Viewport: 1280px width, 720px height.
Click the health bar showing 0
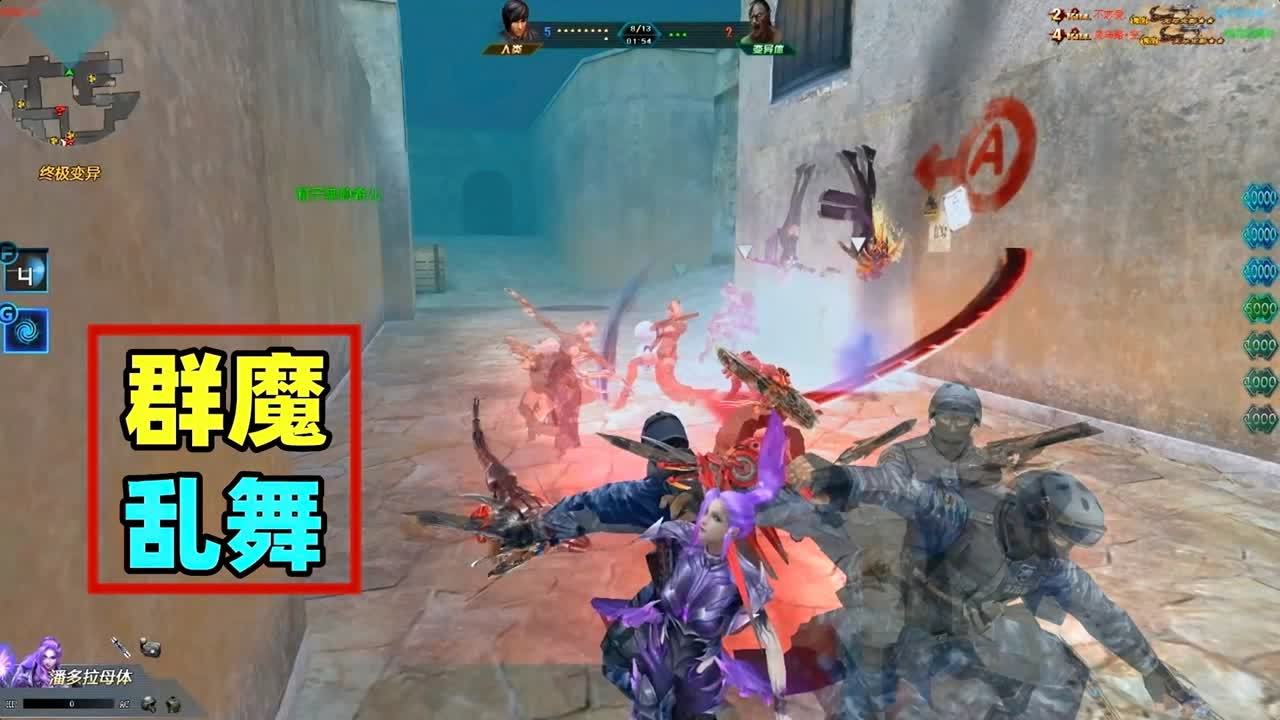pyautogui.click(x=70, y=704)
